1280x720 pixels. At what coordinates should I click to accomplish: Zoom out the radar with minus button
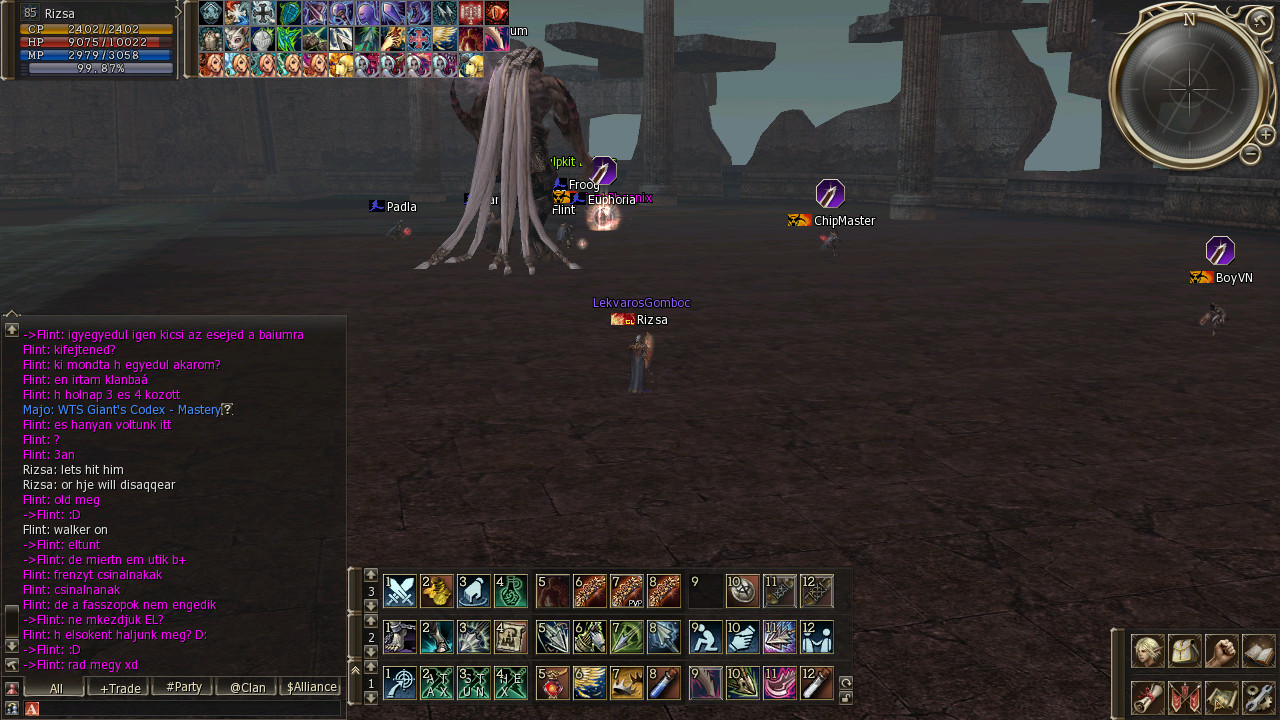pyautogui.click(x=1250, y=154)
